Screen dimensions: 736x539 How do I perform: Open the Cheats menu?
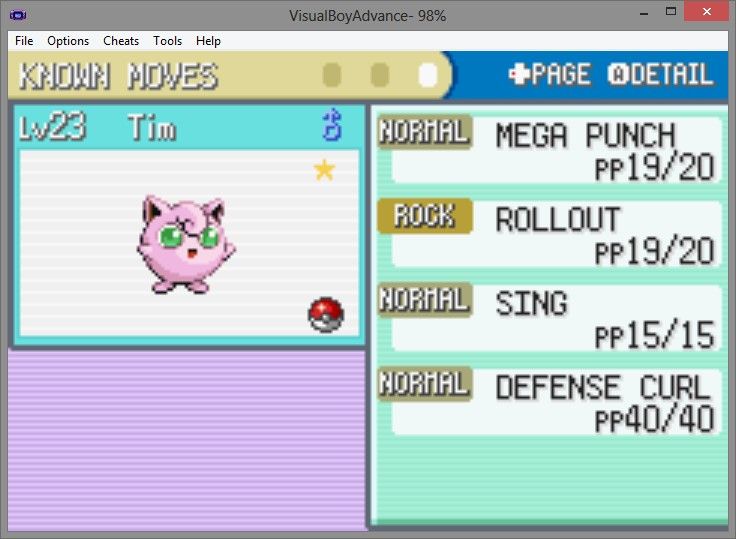click(121, 41)
